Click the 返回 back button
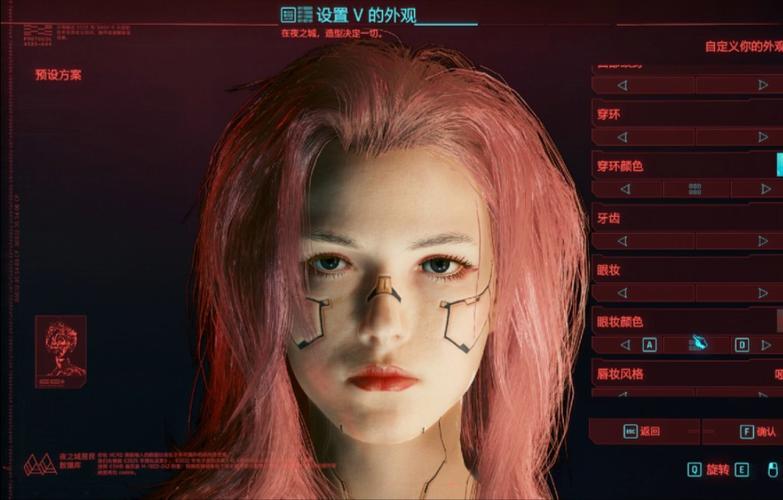Image resolution: width=783 pixels, height=500 pixels. pyautogui.click(x=642, y=432)
